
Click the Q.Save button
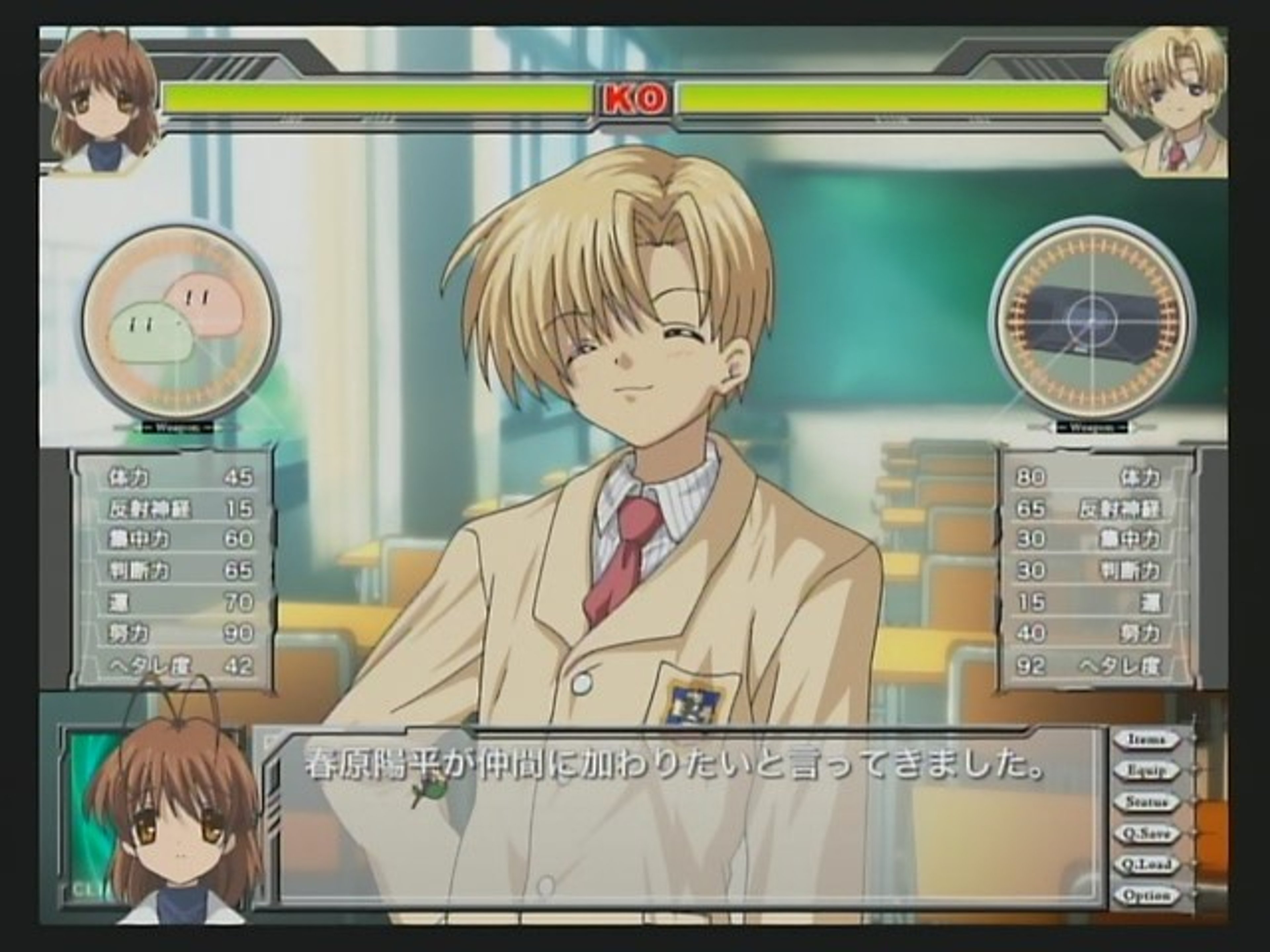(x=1146, y=833)
